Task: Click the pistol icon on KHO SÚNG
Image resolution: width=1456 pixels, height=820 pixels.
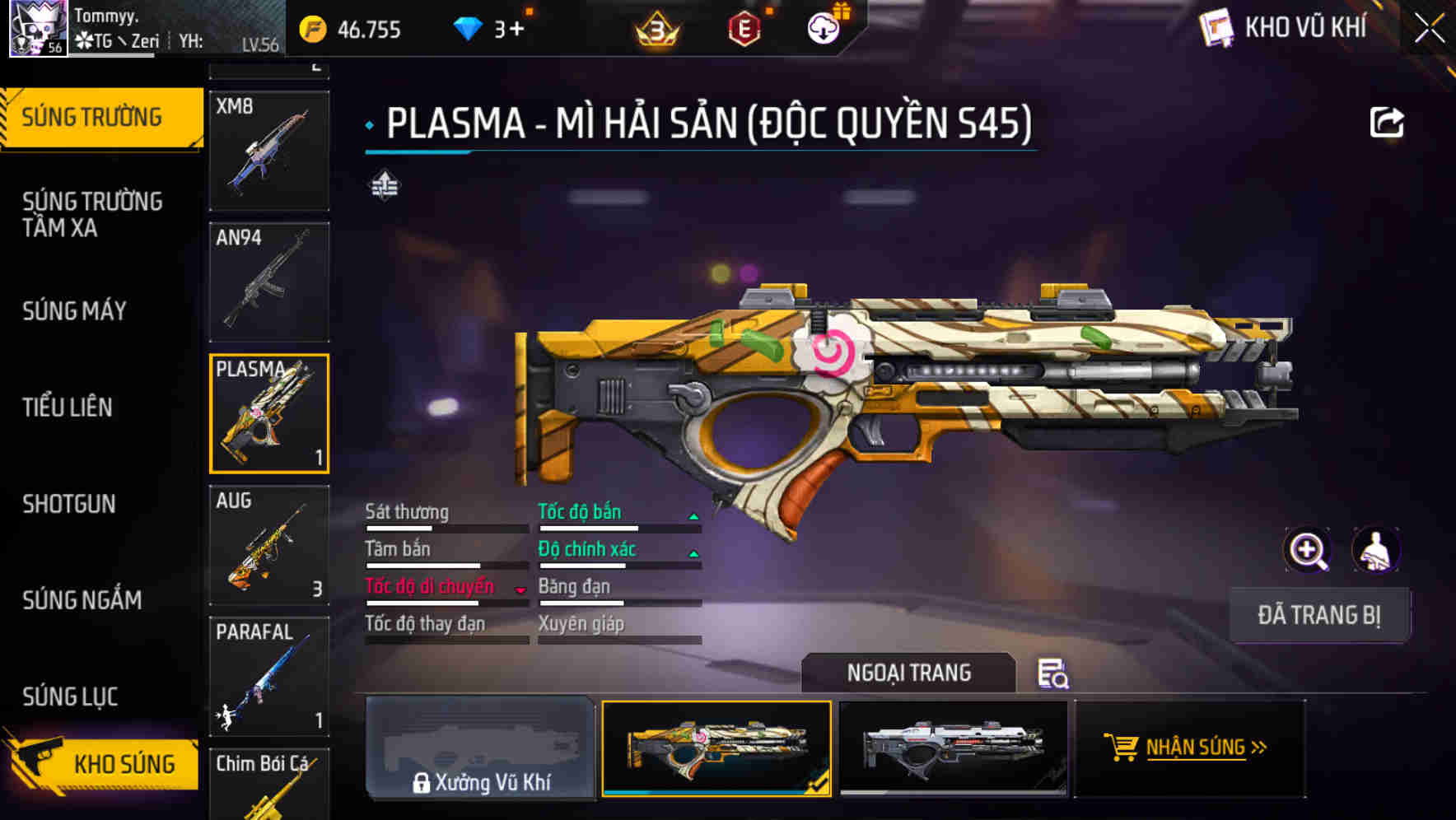Action: (x=39, y=762)
